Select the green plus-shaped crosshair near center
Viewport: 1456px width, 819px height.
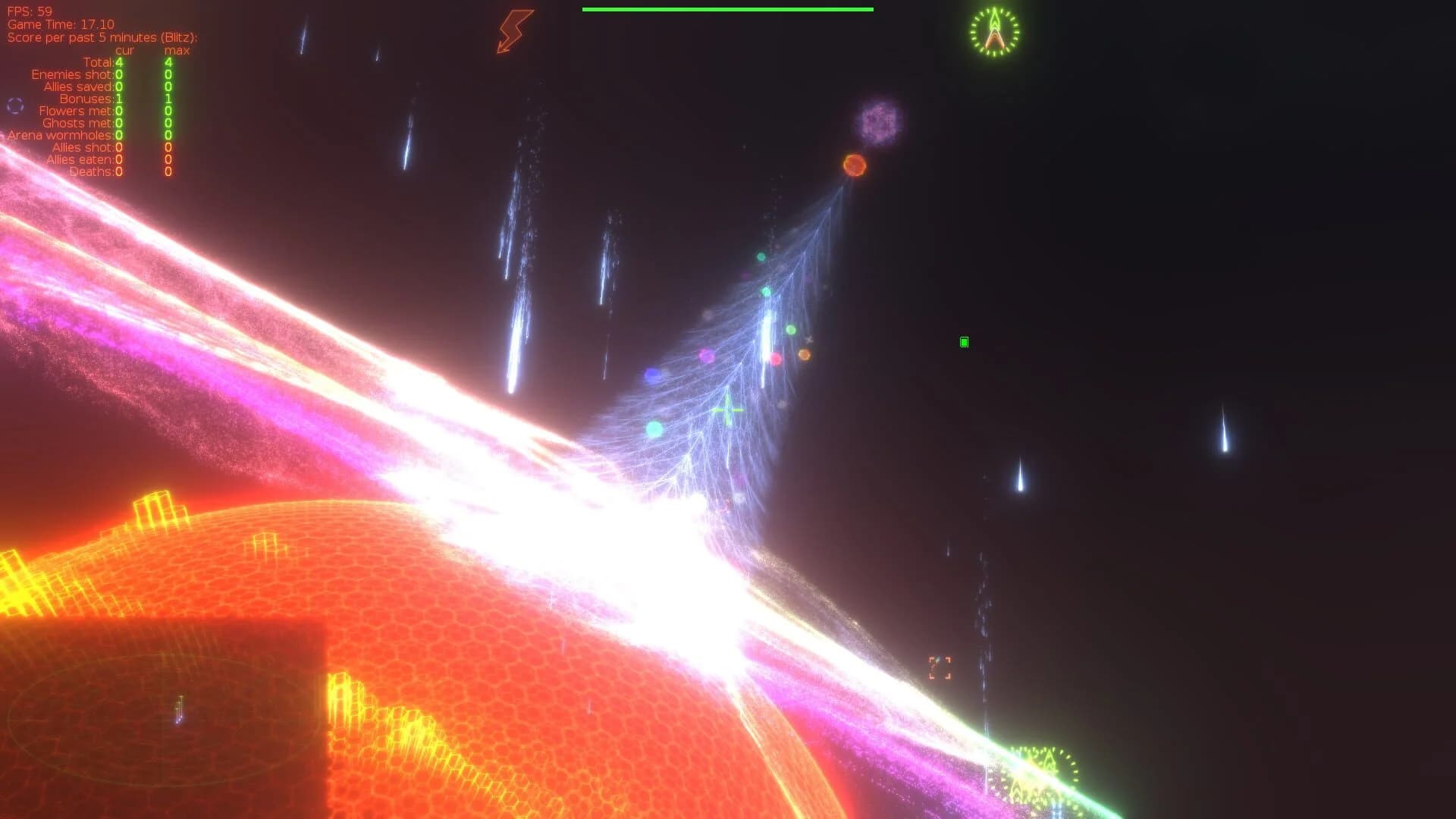point(727,410)
